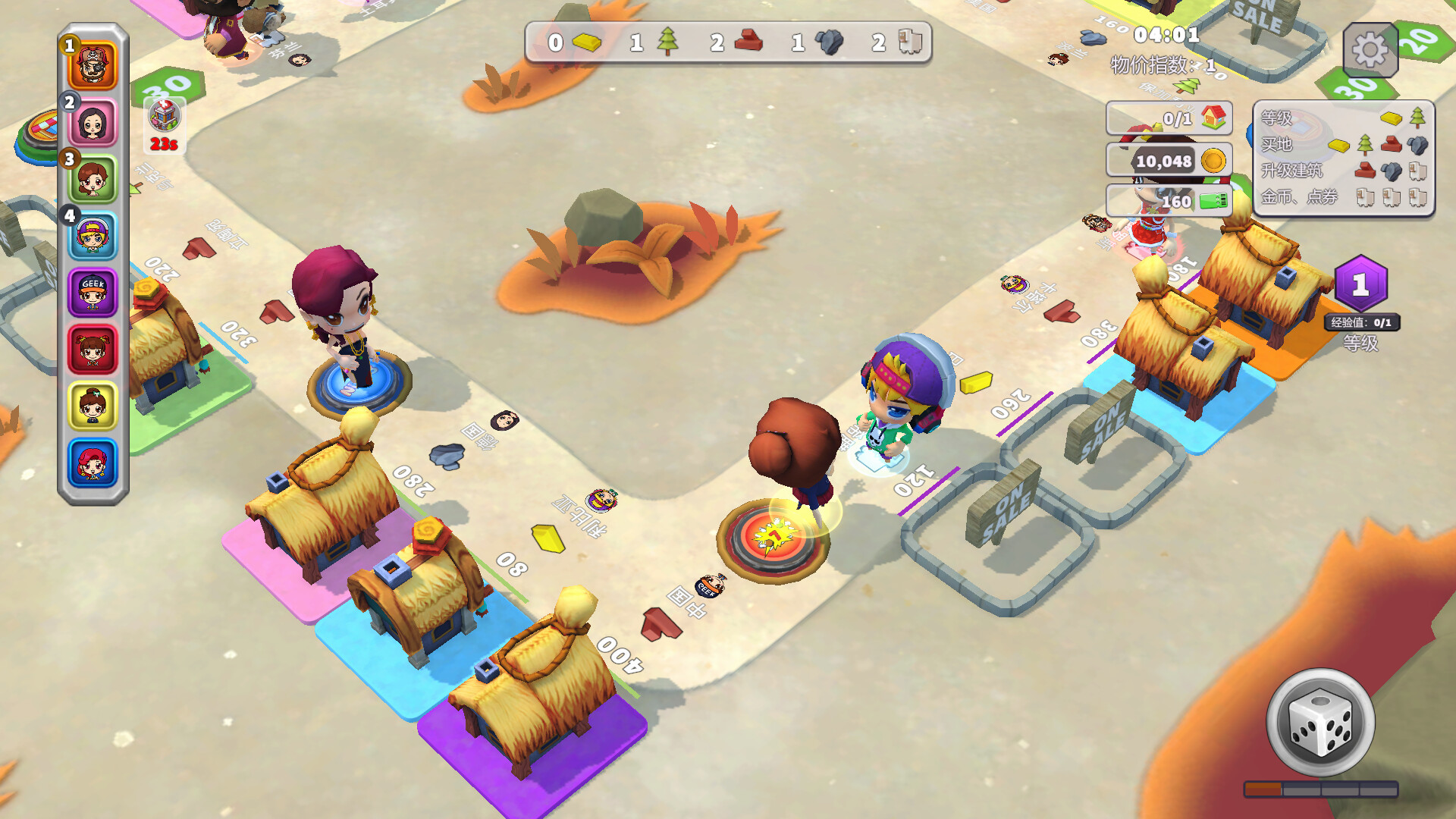Image resolution: width=1456 pixels, height=819 pixels.
Task: Select the pirate player portrait ranked first
Action: tap(93, 66)
